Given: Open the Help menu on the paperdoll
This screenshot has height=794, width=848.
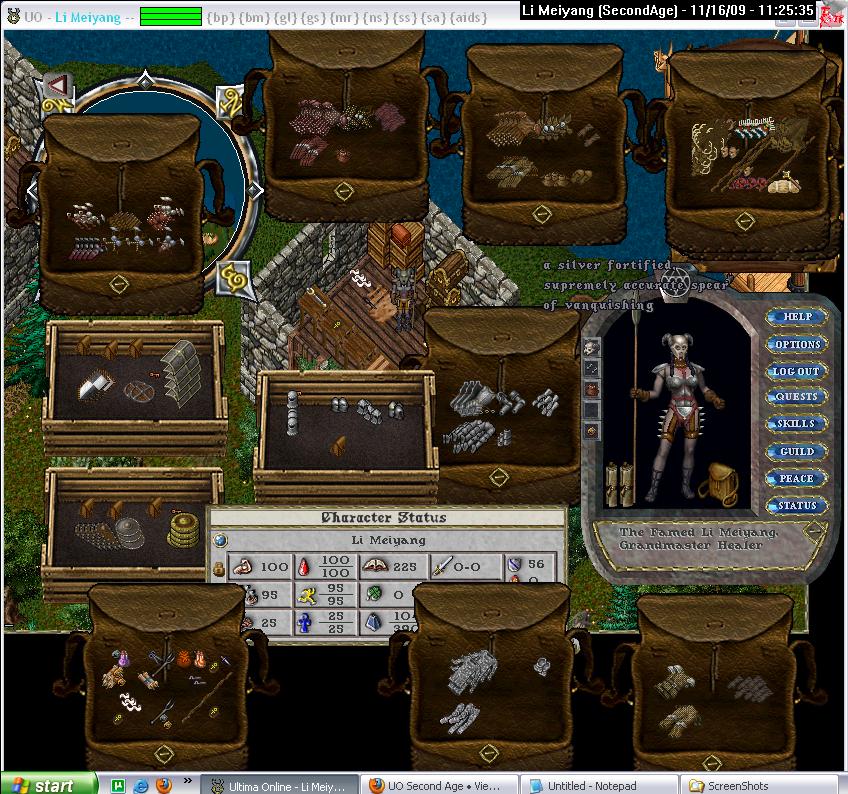Looking at the screenshot, I should tap(797, 317).
